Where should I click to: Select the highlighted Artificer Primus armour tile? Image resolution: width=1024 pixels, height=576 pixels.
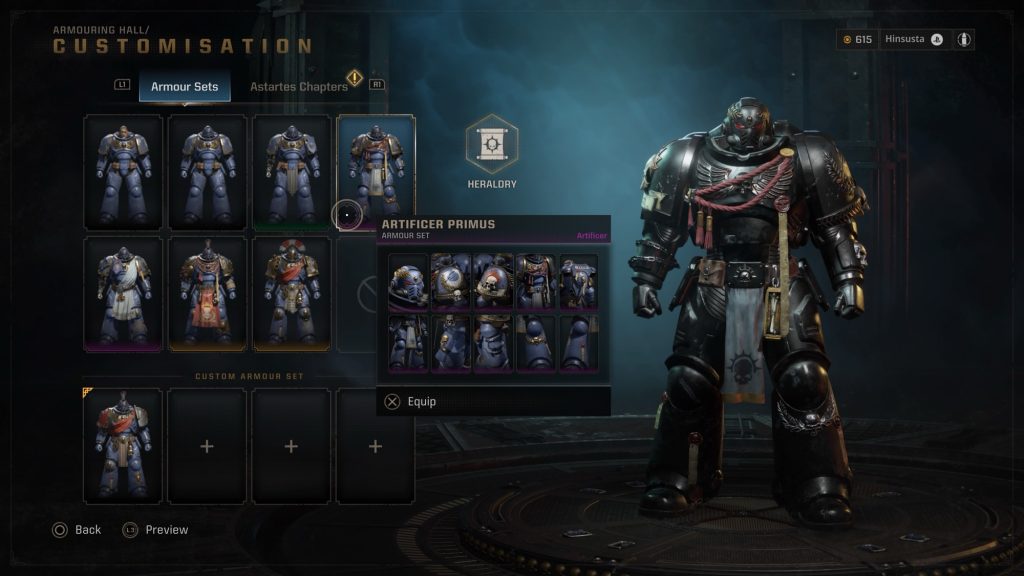coord(376,170)
